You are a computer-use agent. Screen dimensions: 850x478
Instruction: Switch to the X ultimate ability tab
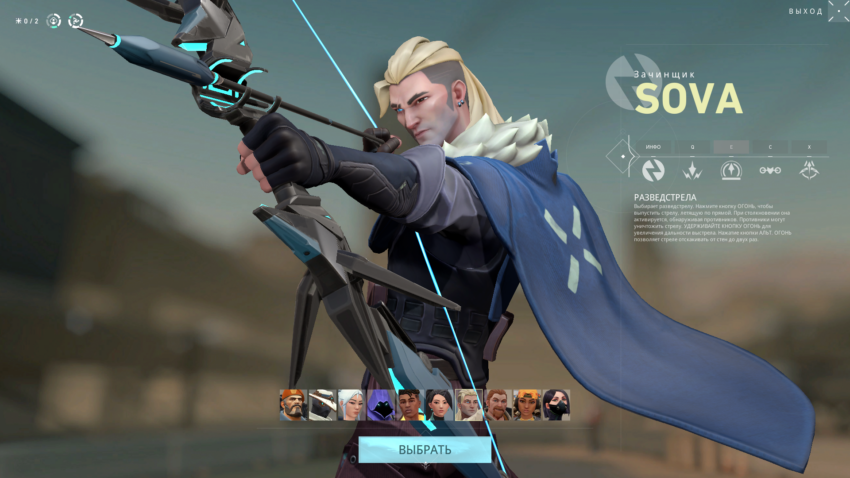tap(809, 146)
